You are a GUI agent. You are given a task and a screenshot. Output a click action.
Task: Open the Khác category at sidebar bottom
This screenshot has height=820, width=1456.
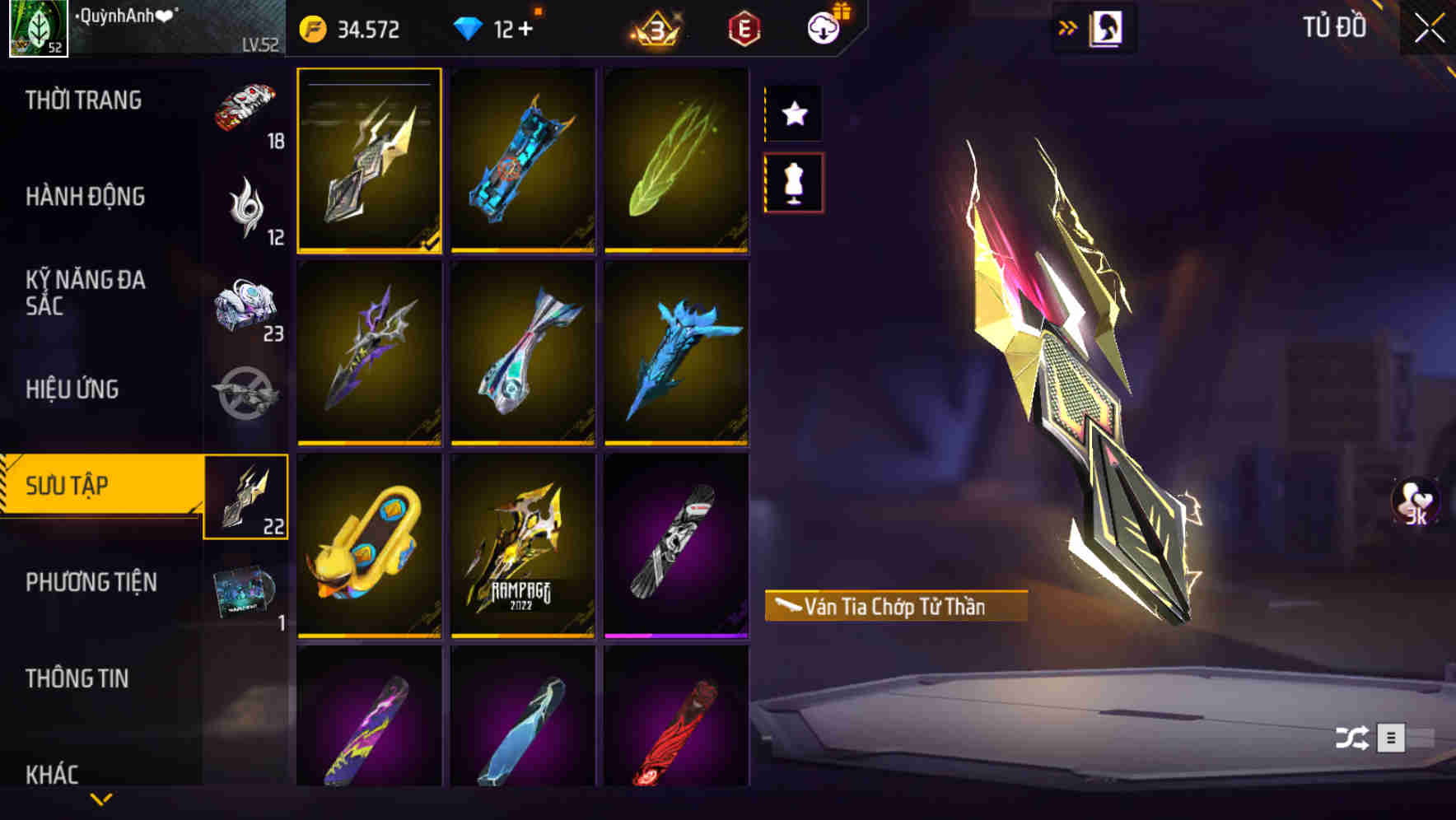tap(51, 772)
